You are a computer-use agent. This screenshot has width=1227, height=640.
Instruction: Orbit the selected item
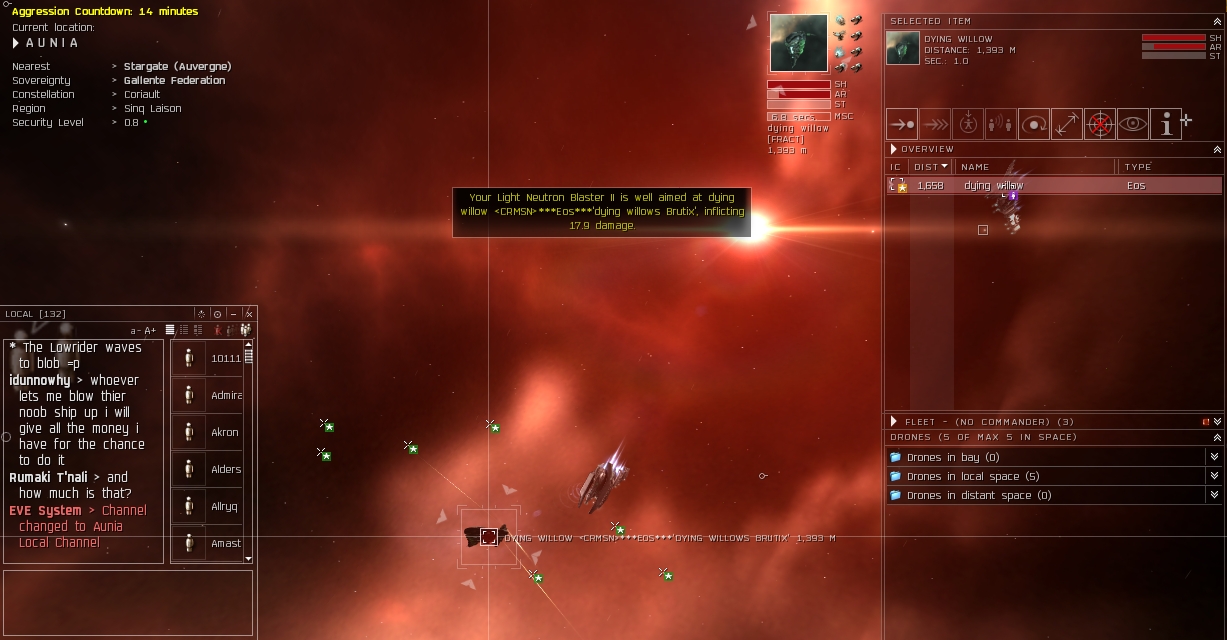point(1034,125)
